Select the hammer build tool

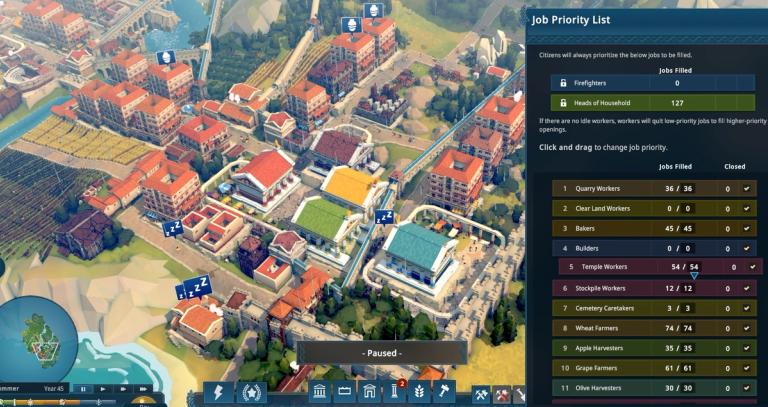[x=443, y=393]
